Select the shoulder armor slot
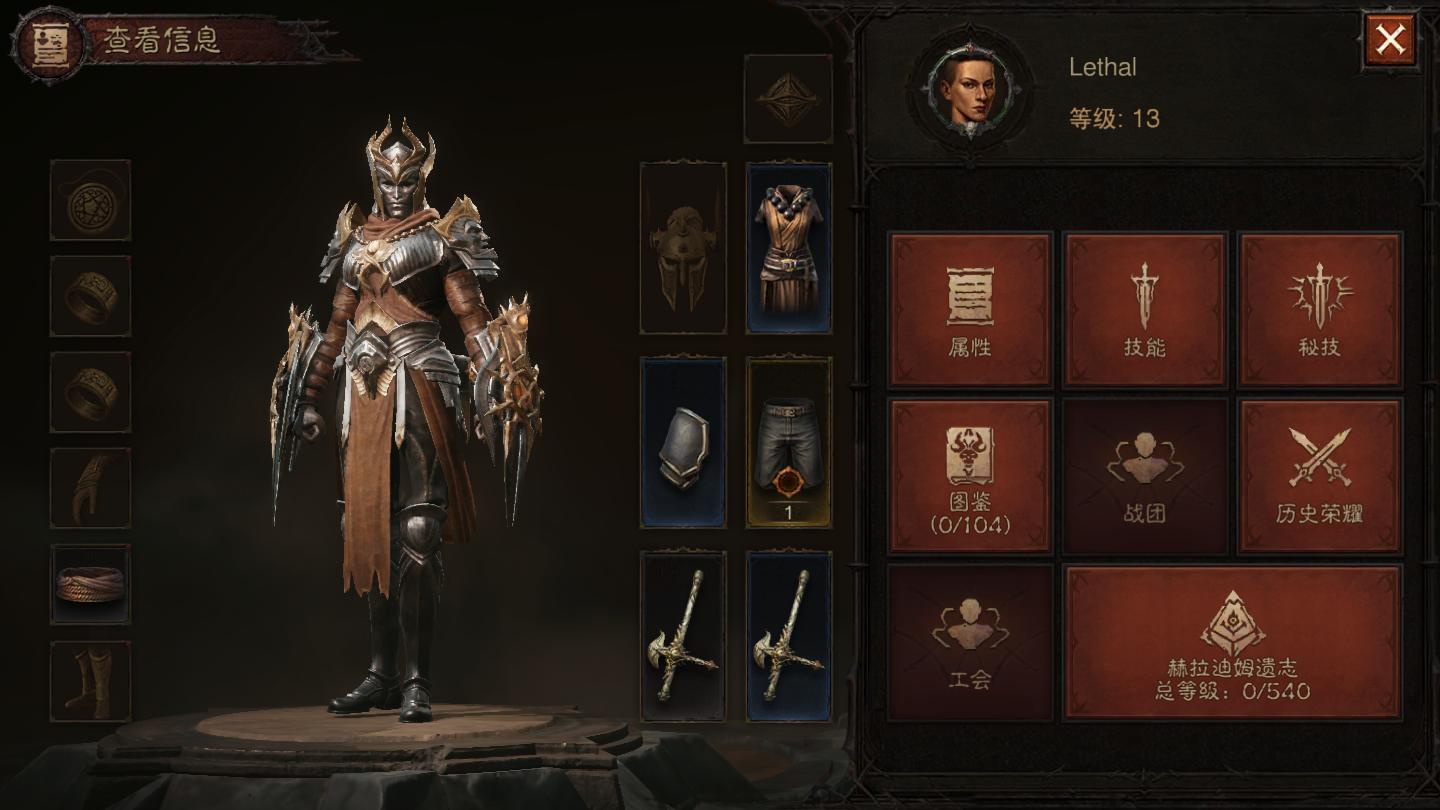1440x810 pixels. pyautogui.click(x=683, y=442)
